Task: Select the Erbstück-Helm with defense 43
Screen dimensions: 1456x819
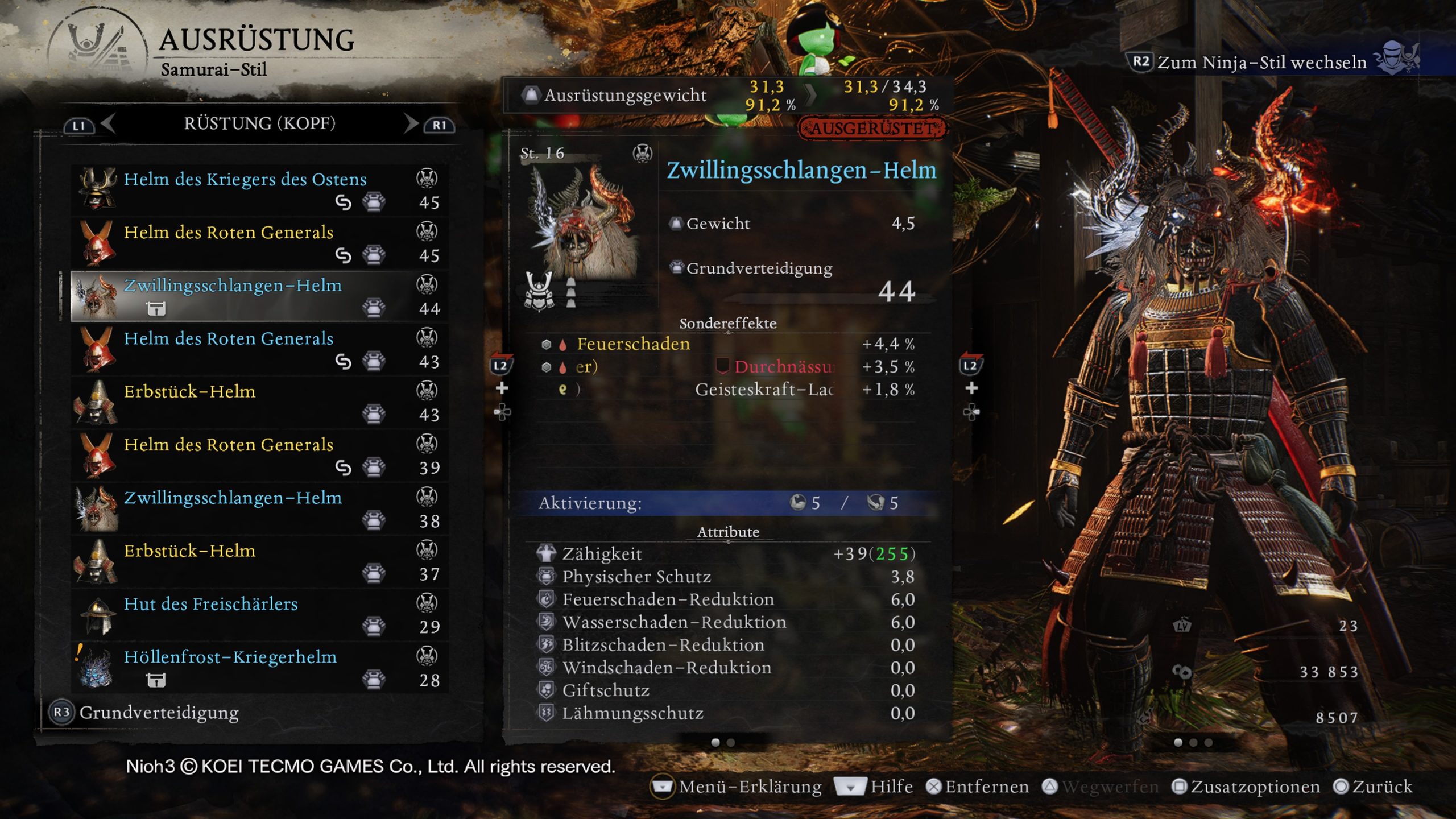Action: [x=259, y=402]
